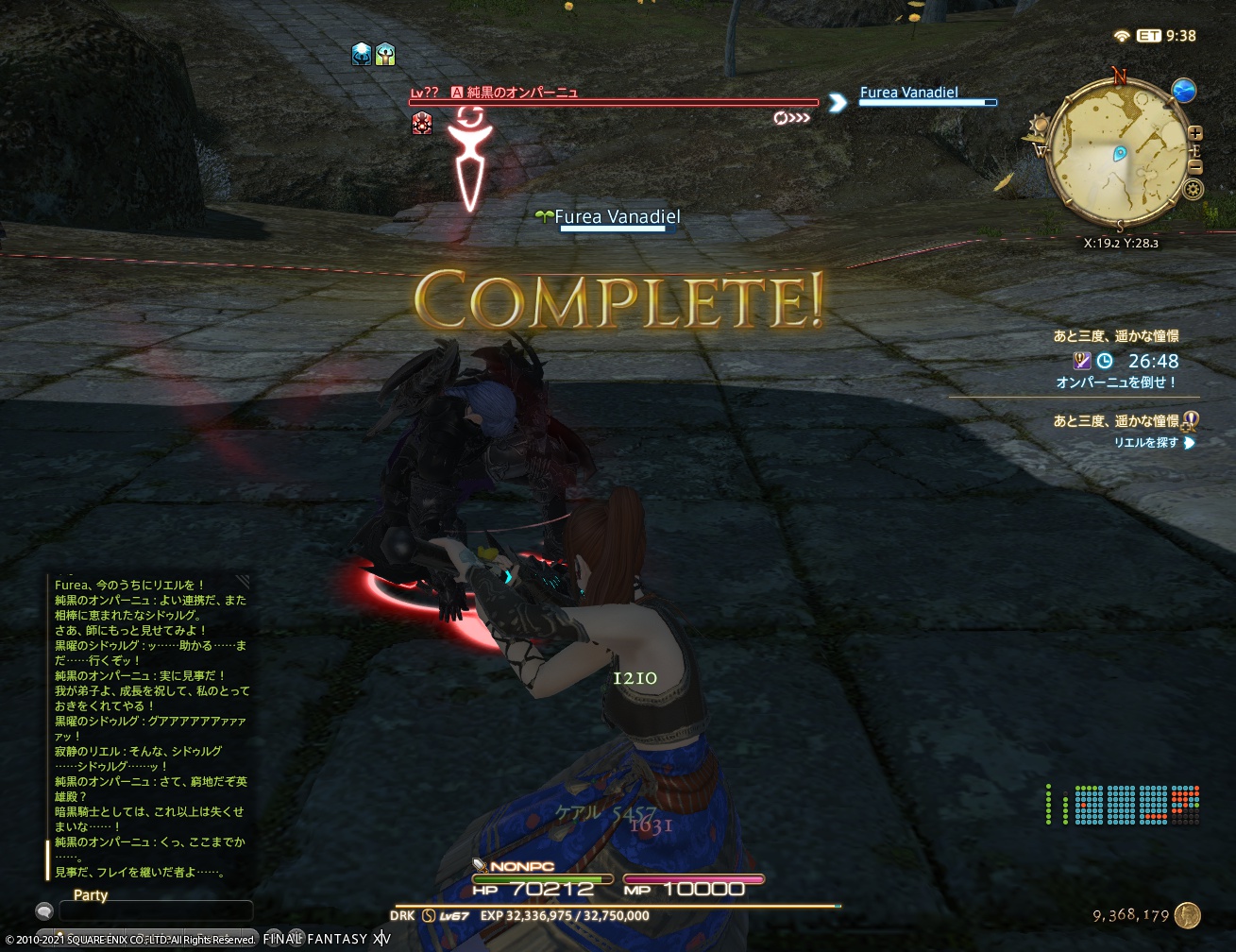Click the blue party buff icon at screen top
Image resolution: width=1236 pixels, height=952 pixels.
pos(361,55)
